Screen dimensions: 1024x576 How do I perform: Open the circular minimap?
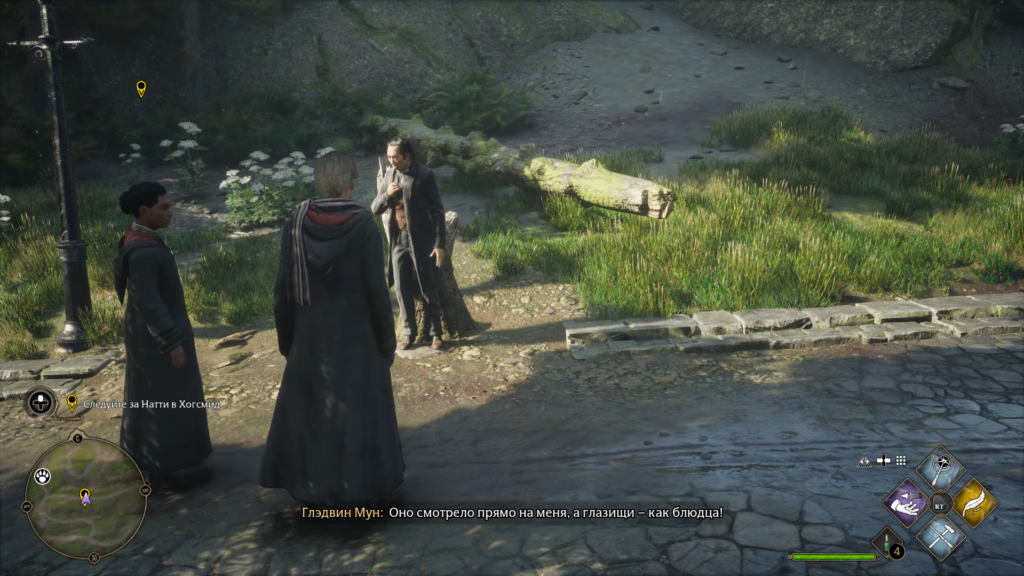(85, 498)
